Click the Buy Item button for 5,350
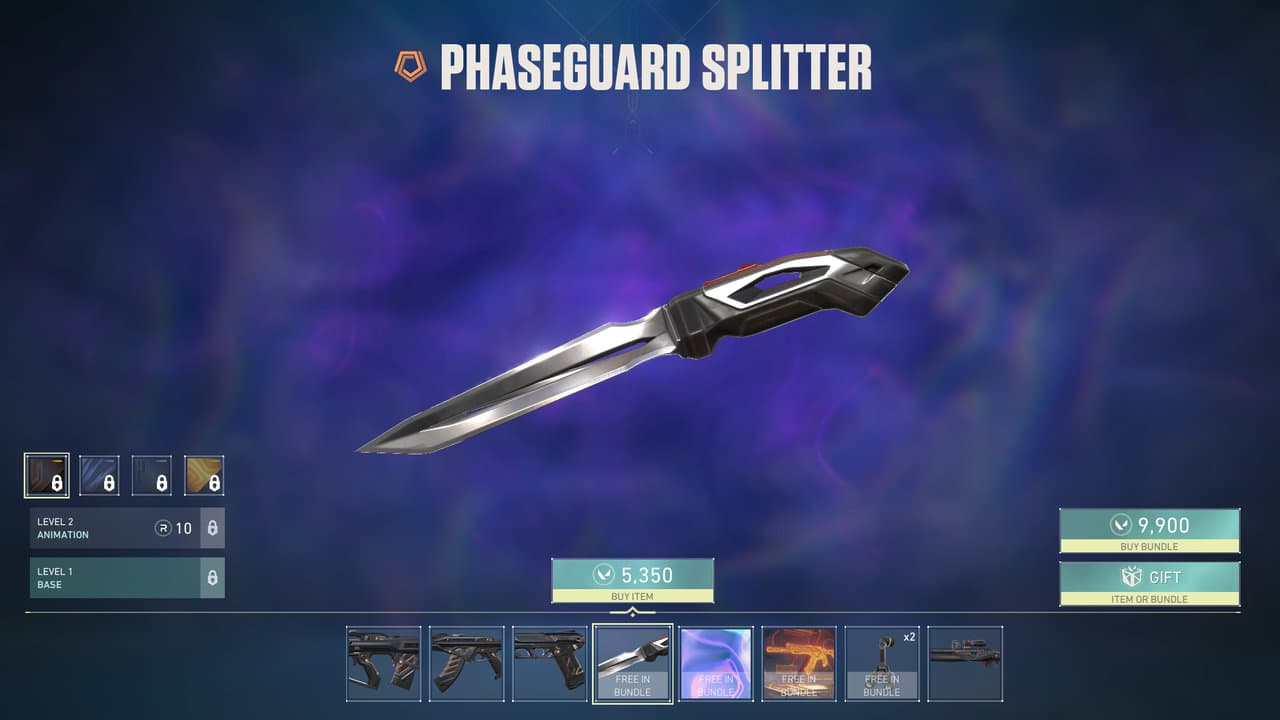The width and height of the screenshot is (1280, 720). (633, 577)
